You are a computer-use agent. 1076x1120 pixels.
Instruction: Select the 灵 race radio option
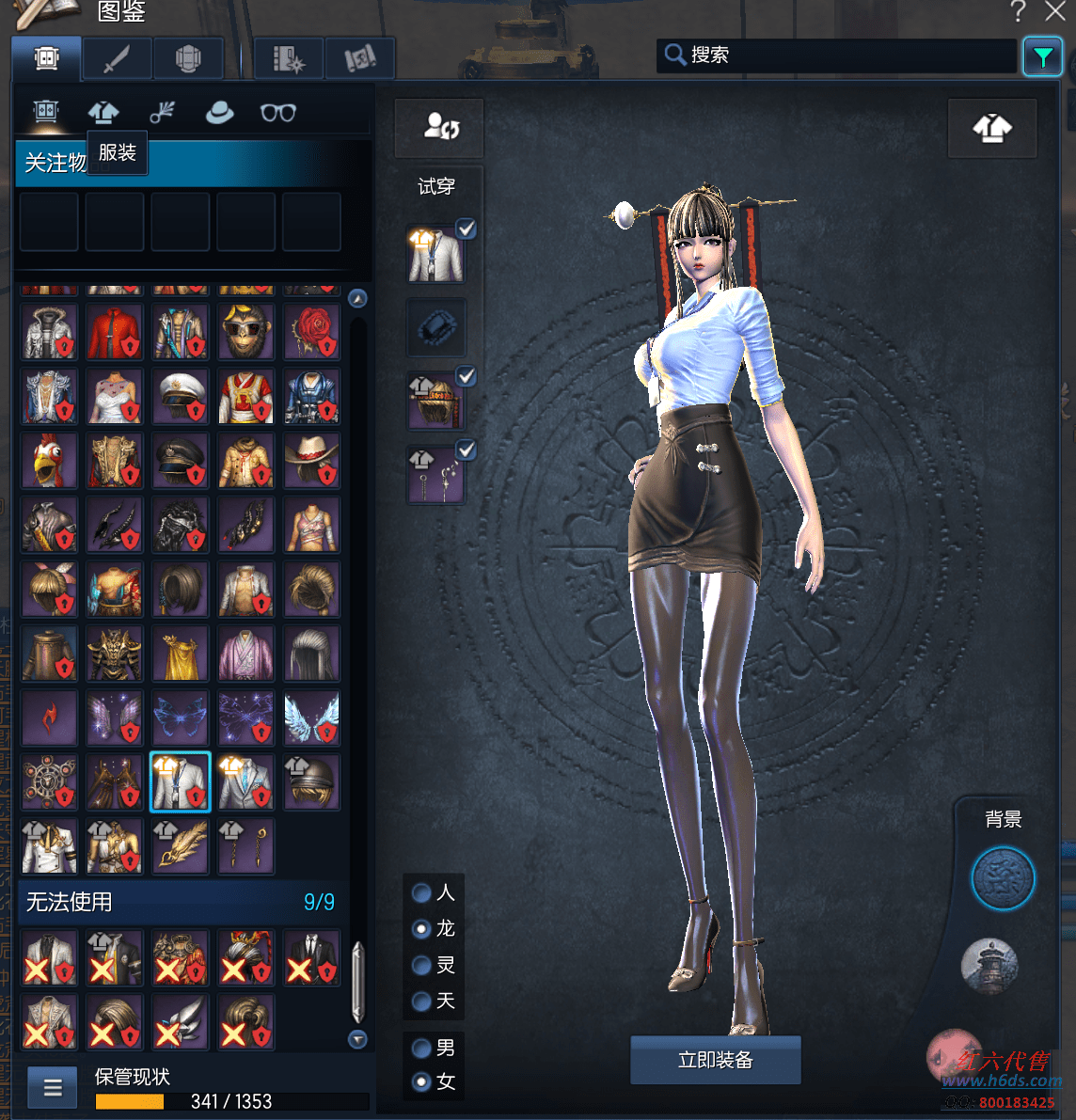pyautogui.click(x=422, y=965)
